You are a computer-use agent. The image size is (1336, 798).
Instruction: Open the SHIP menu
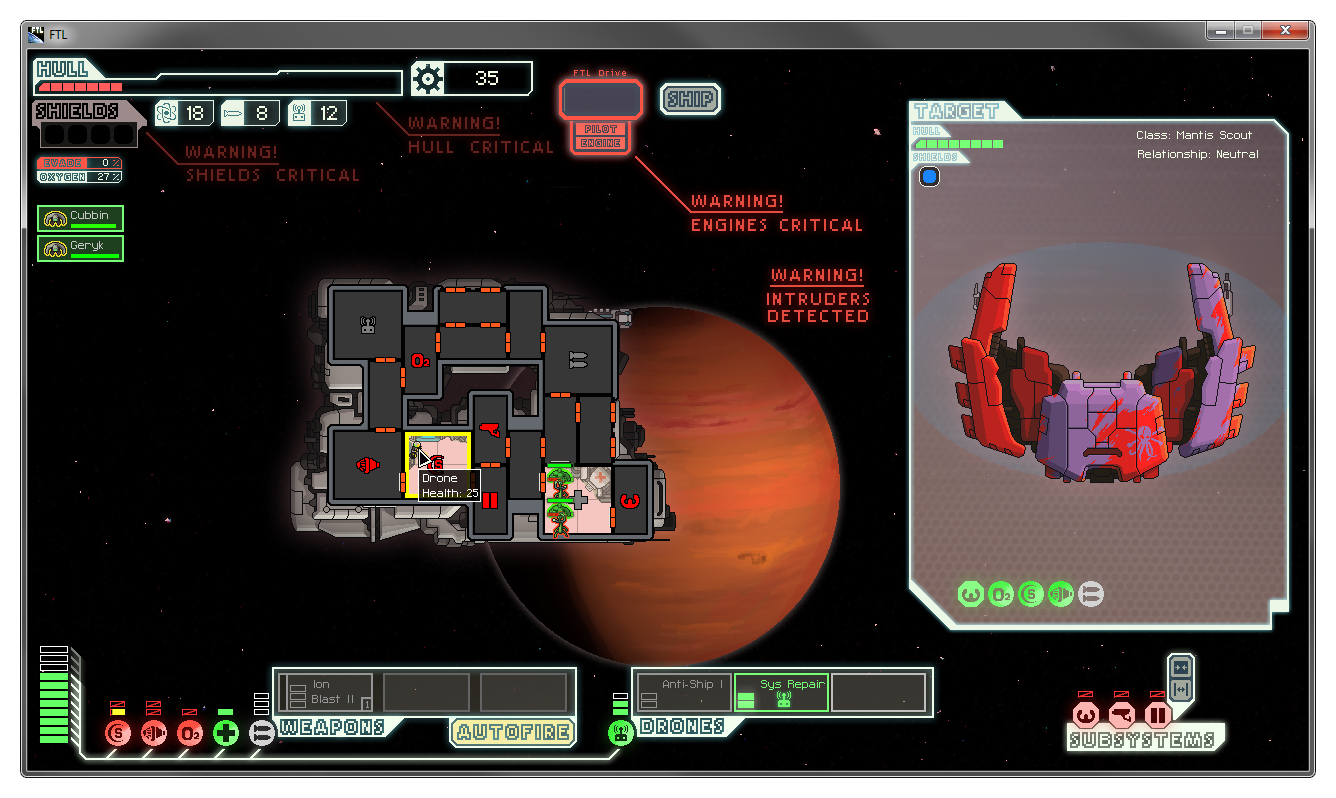[690, 99]
